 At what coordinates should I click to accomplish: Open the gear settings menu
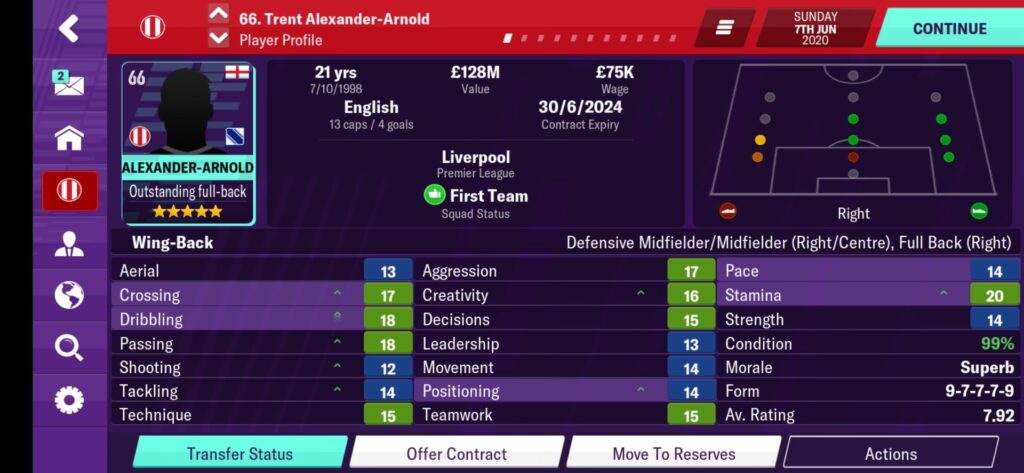(x=68, y=401)
